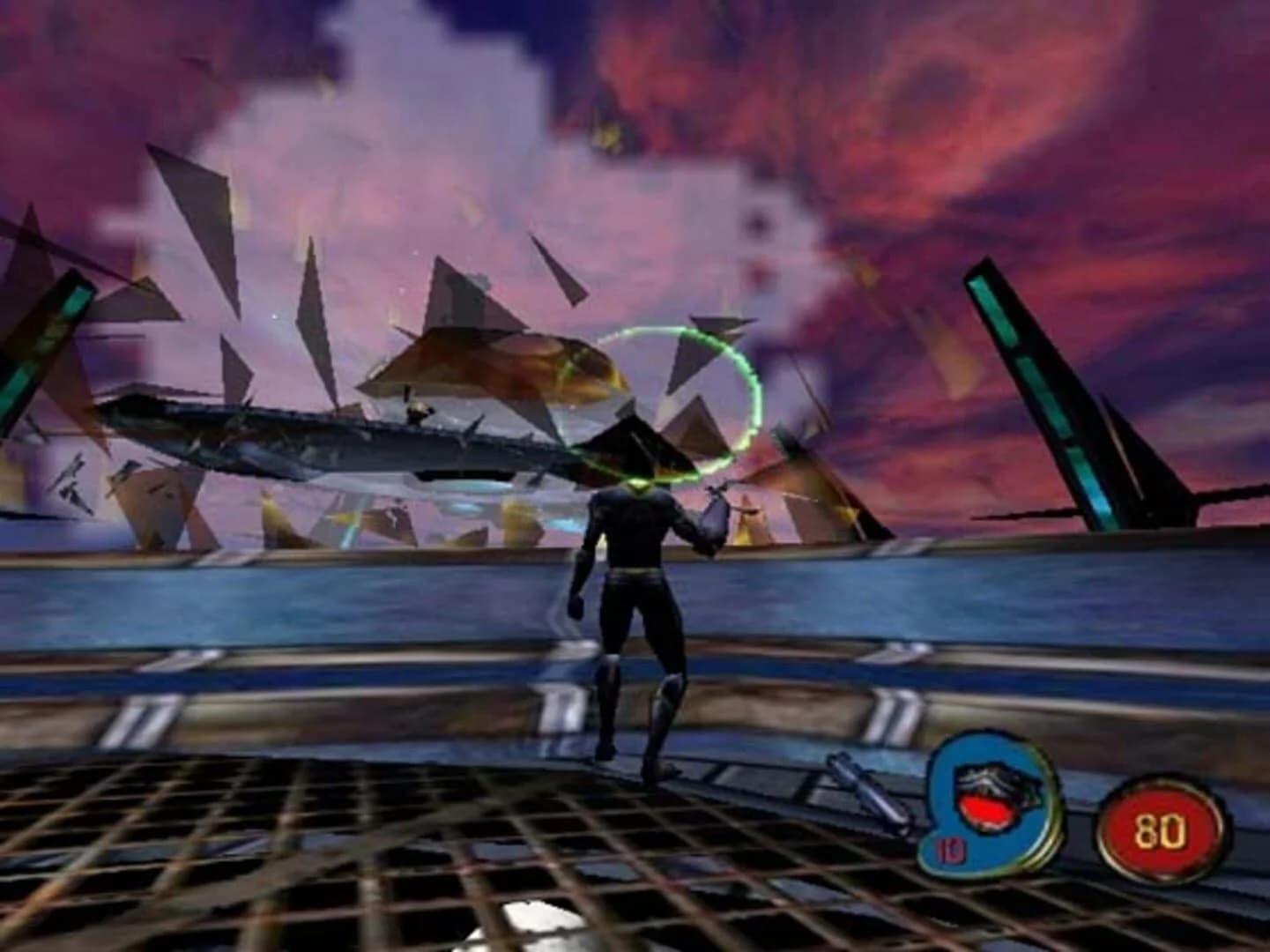Select the red health counter showing 80
Viewport: 1270px width, 952px height.
coord(1161,827)
